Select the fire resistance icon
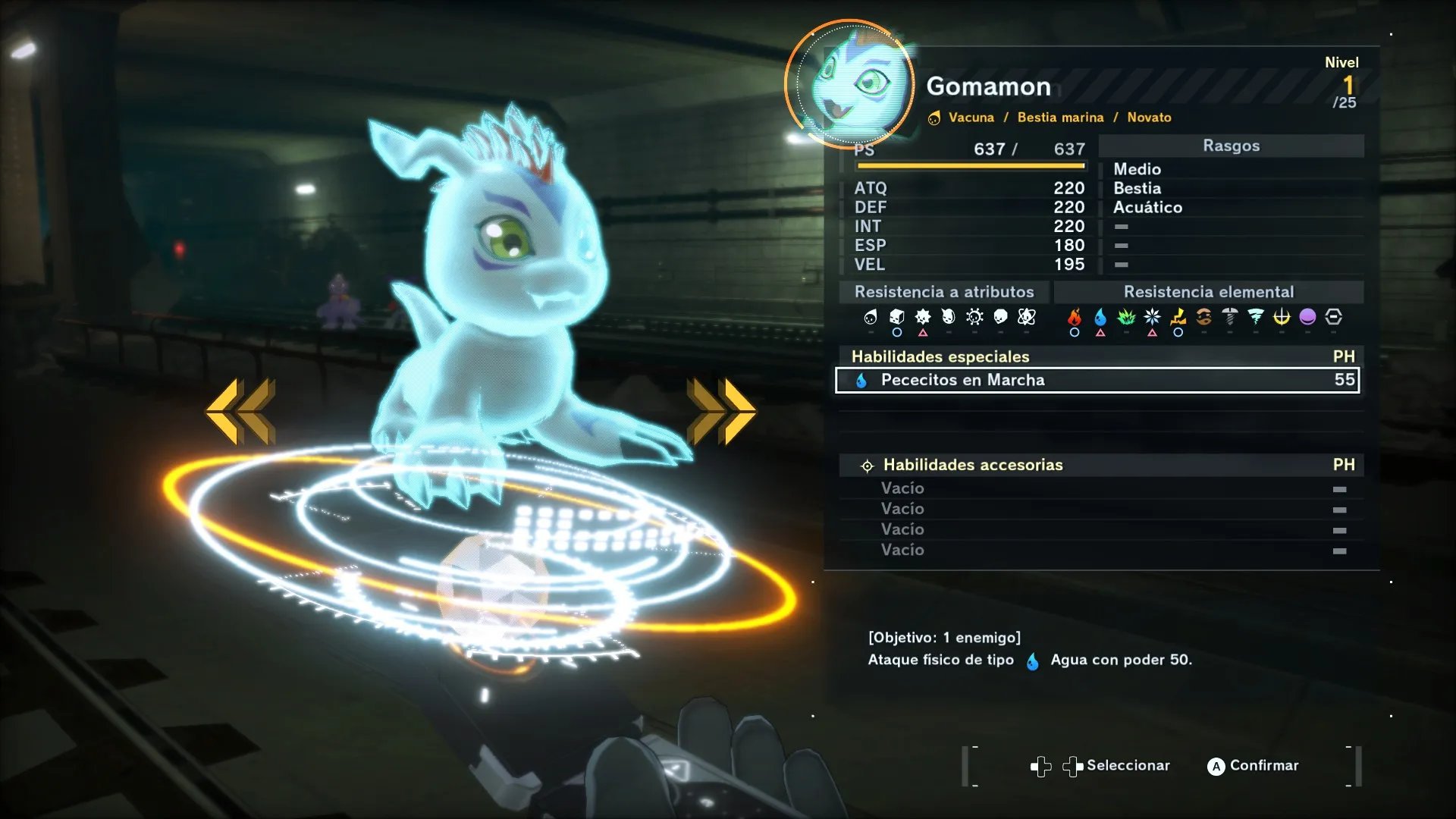The image size is (1456, 819). coord(1075,317)
